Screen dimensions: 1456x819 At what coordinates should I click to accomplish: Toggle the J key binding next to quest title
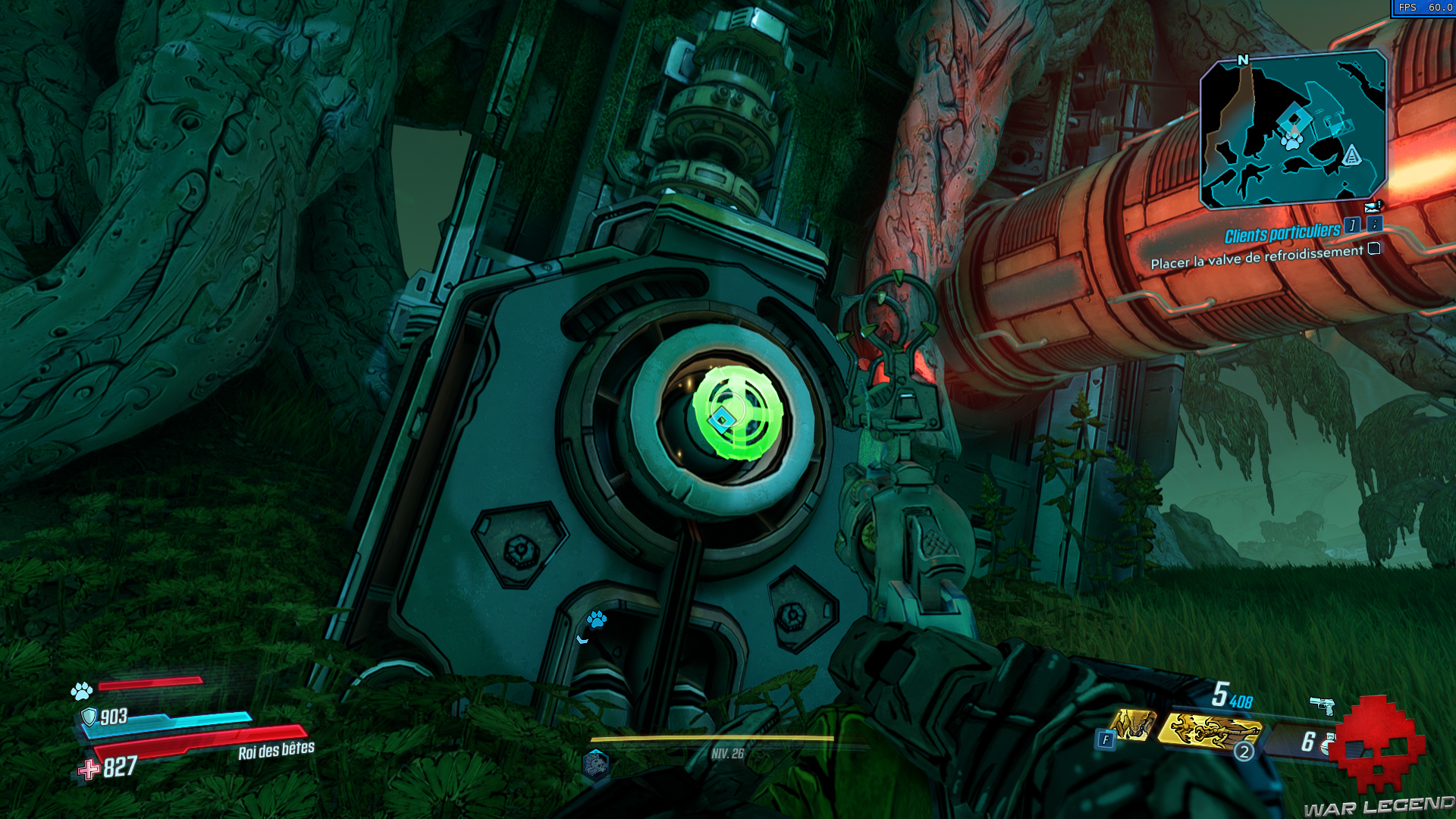pyautogui.click(x=1352, y=226)
